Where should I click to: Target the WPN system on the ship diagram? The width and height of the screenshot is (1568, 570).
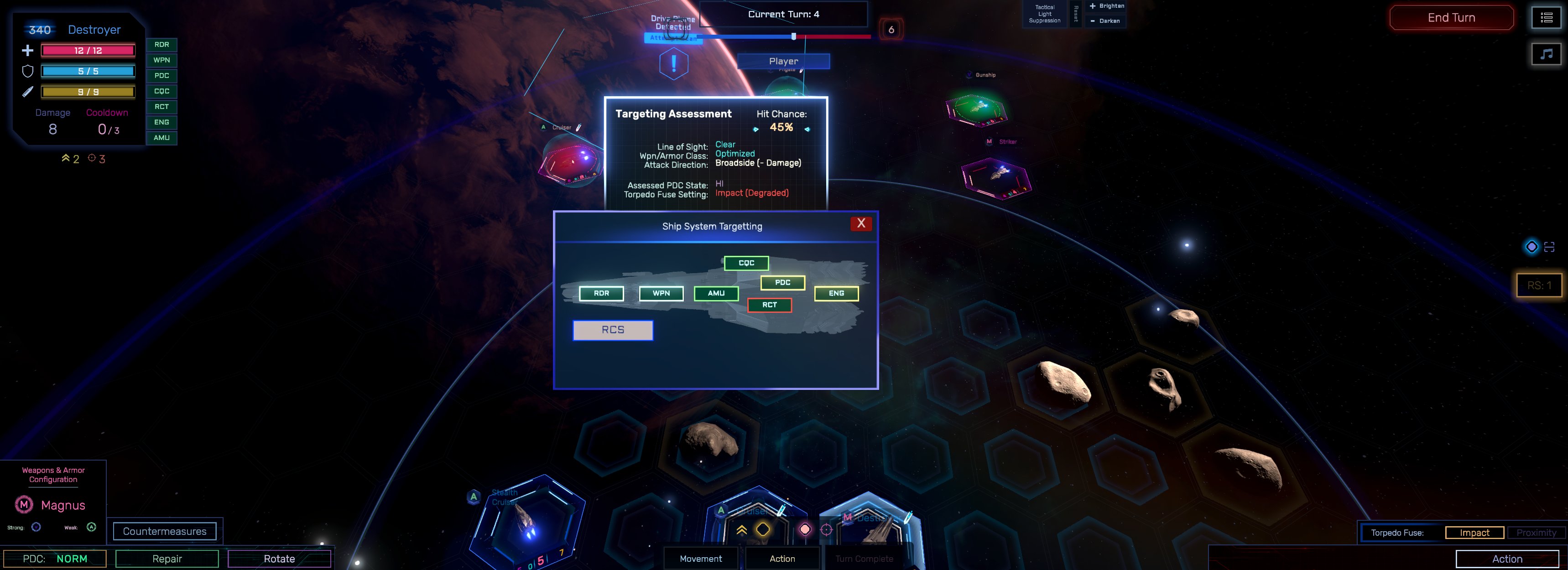point(661,293)
